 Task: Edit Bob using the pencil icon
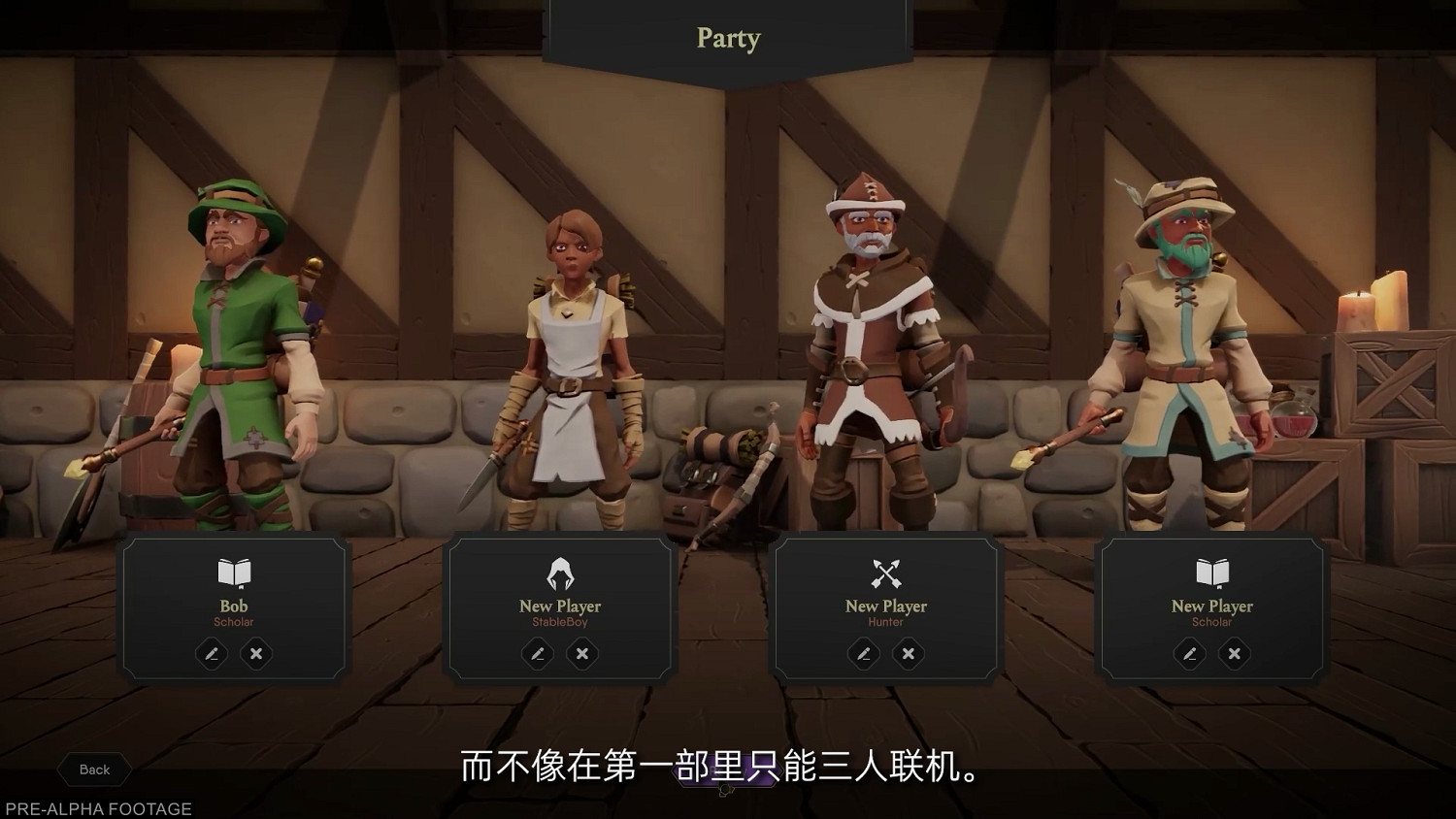tap(212, 654)
